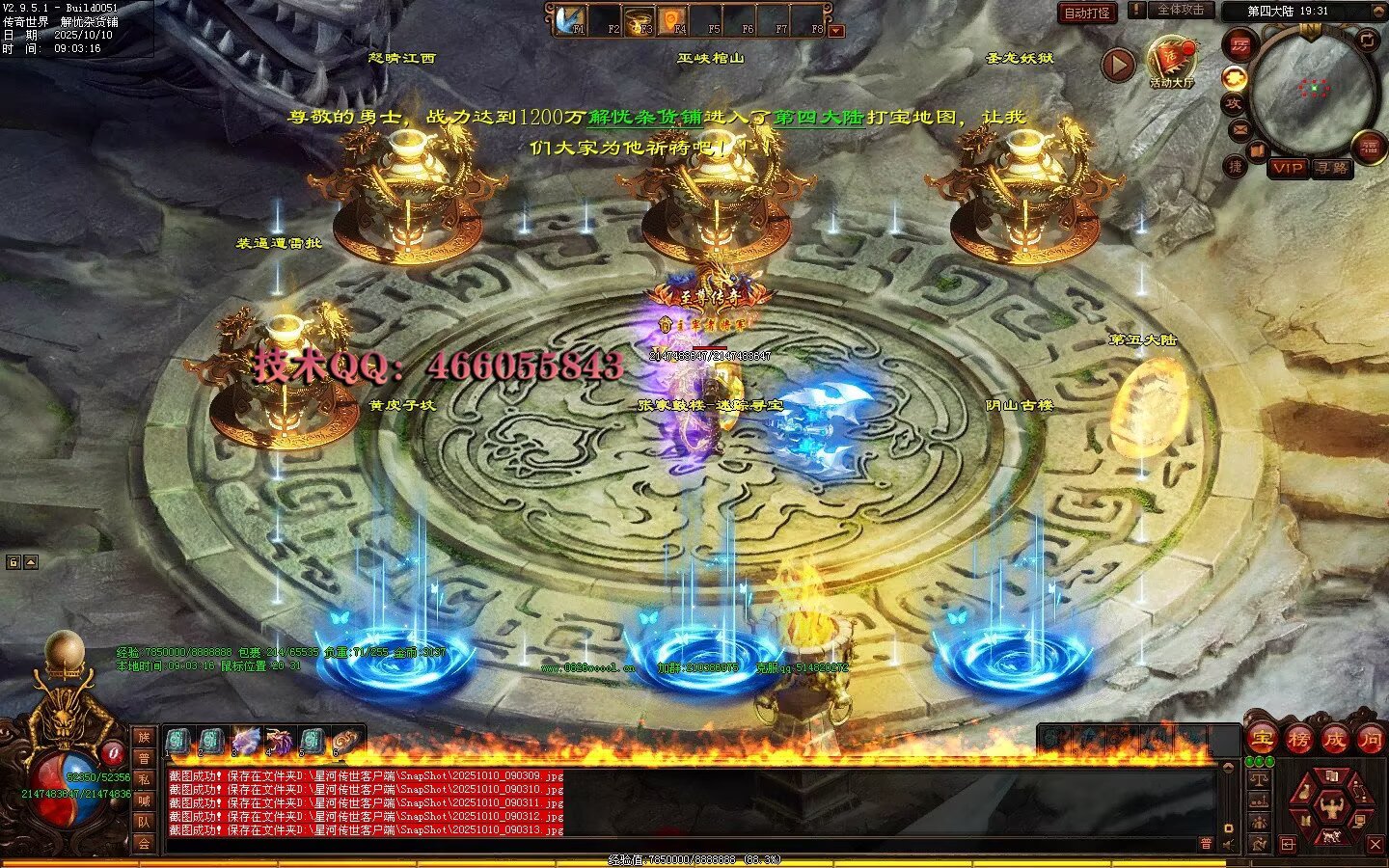This screenshot has width=1389, height=868.
Task: Use the purple dragon skill in slot 4
Action: 278,741
